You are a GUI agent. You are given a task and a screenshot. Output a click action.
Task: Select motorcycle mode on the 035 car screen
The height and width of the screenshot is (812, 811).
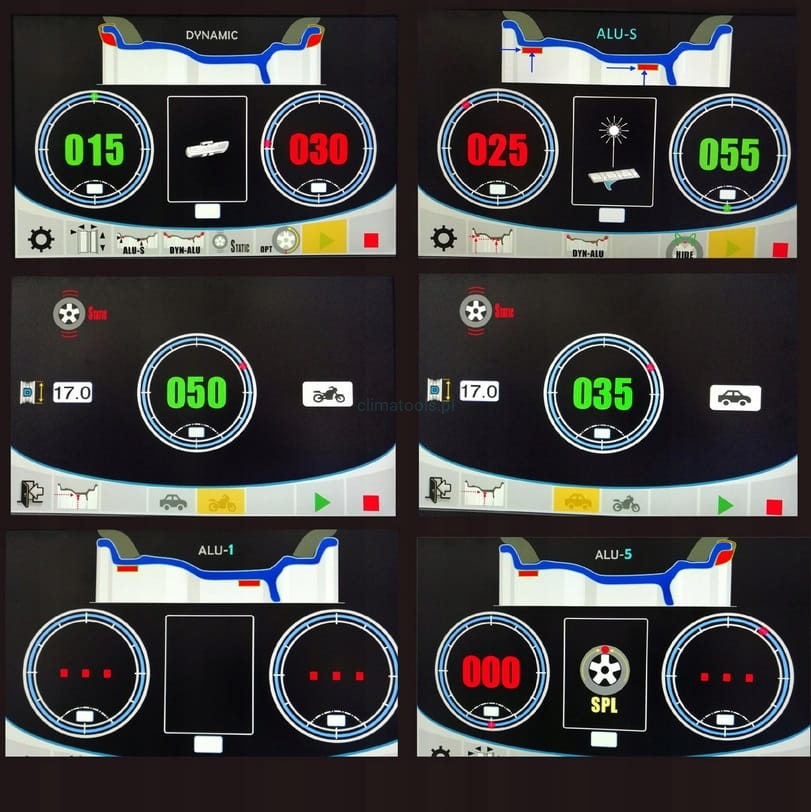point(626,503)
